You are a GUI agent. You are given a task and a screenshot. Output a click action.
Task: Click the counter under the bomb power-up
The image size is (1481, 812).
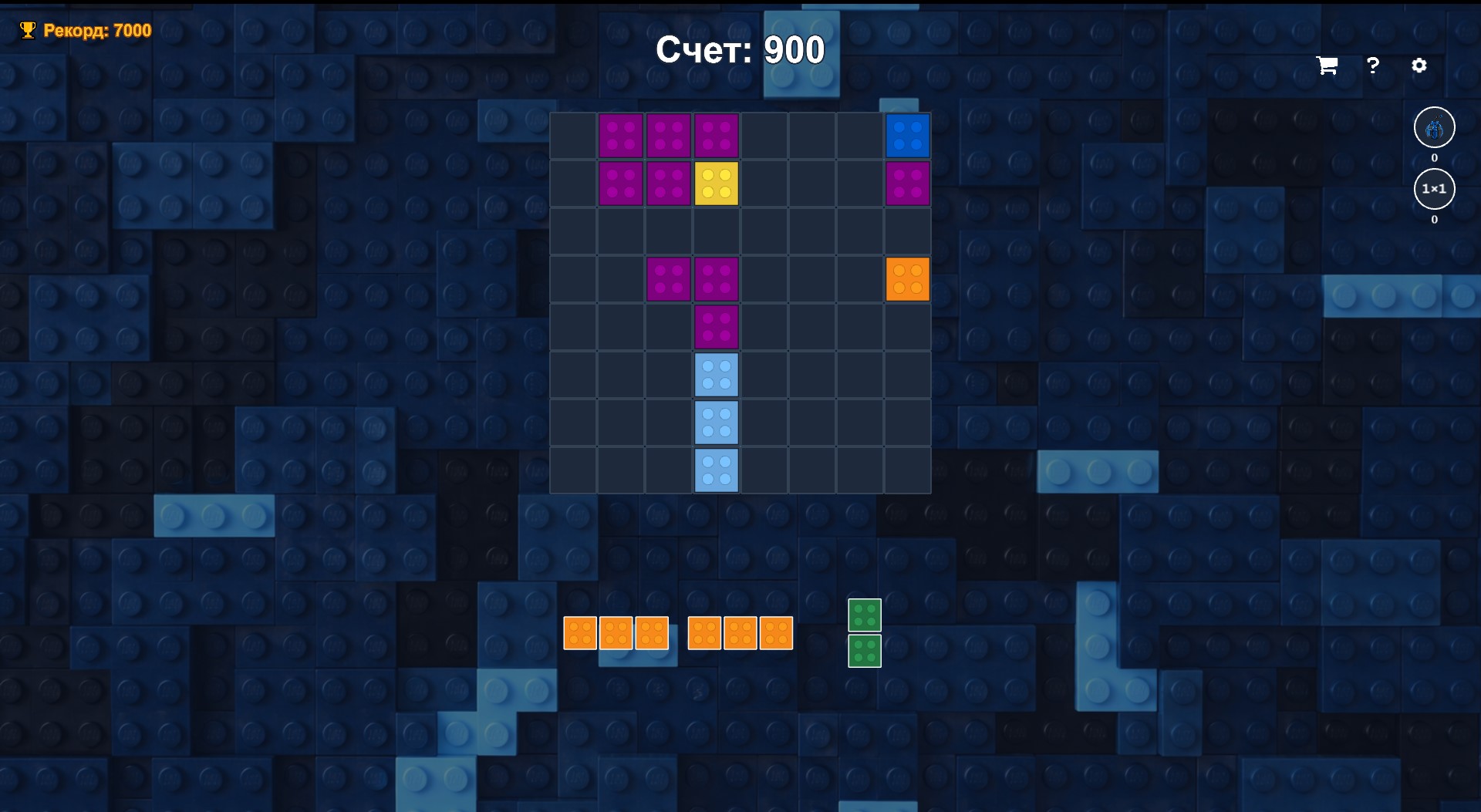1433,157
